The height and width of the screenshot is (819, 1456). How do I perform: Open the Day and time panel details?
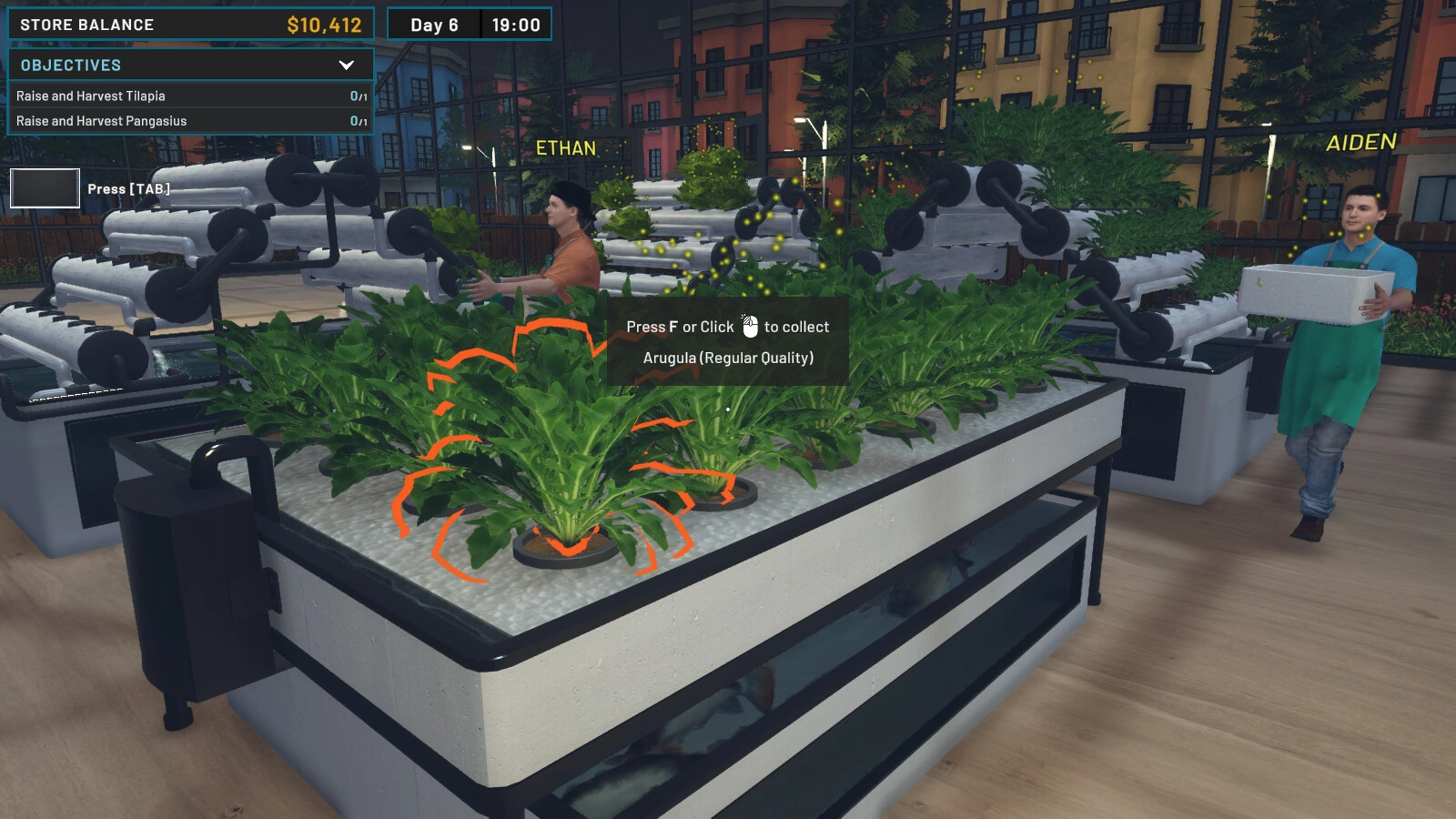tap(469, 25)
